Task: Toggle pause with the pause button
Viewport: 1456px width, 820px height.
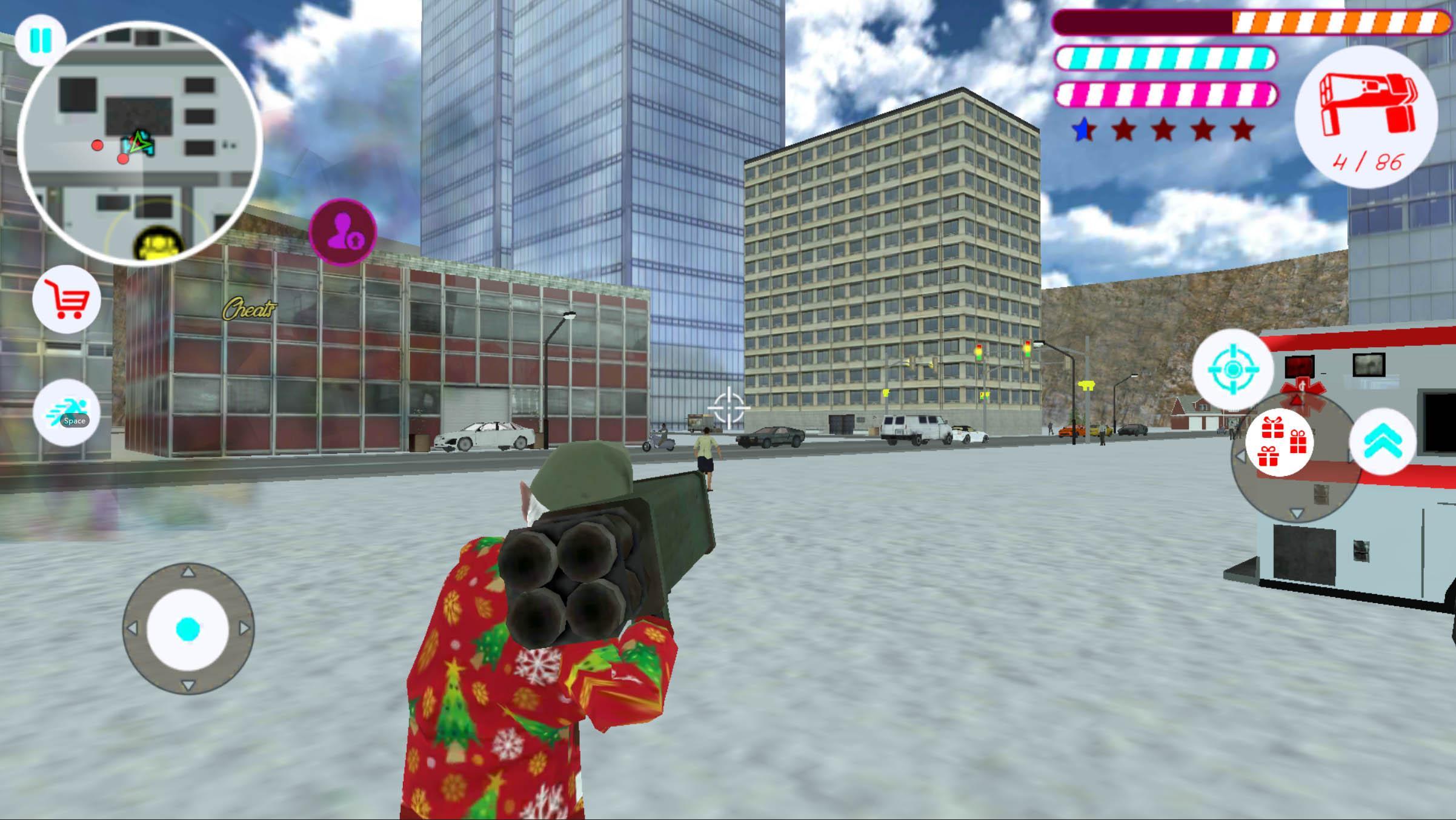Action: coord(39,39)
